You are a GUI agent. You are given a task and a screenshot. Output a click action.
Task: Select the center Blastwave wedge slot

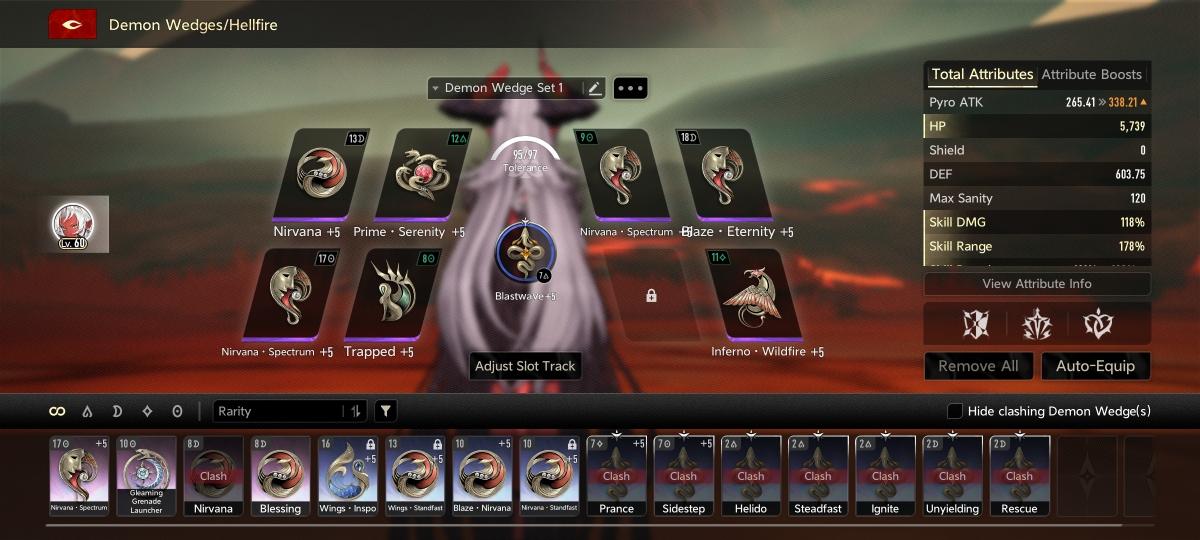(x=525, y=254)
